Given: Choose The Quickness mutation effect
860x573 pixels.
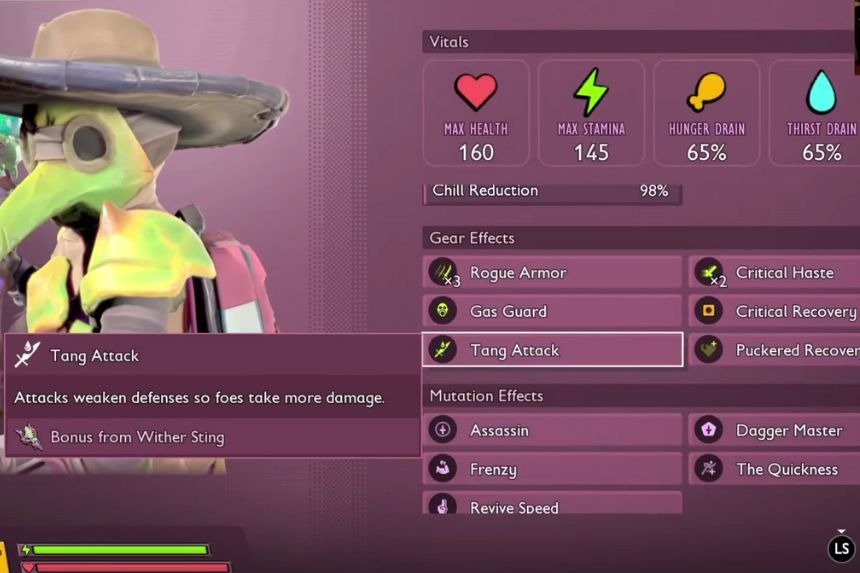Looking at the screenshot, I should tap(774, 469).
